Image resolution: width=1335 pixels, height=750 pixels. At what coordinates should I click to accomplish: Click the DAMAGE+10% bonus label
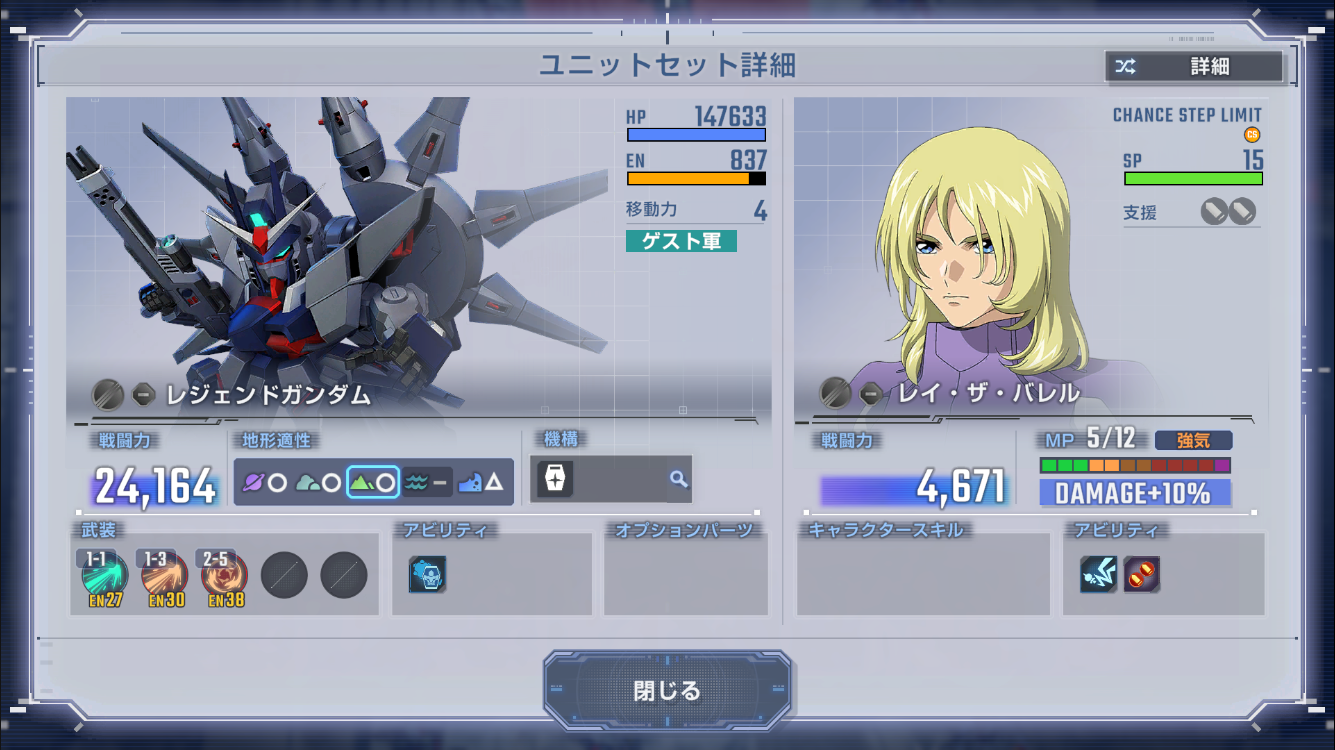pos(1135,493)
